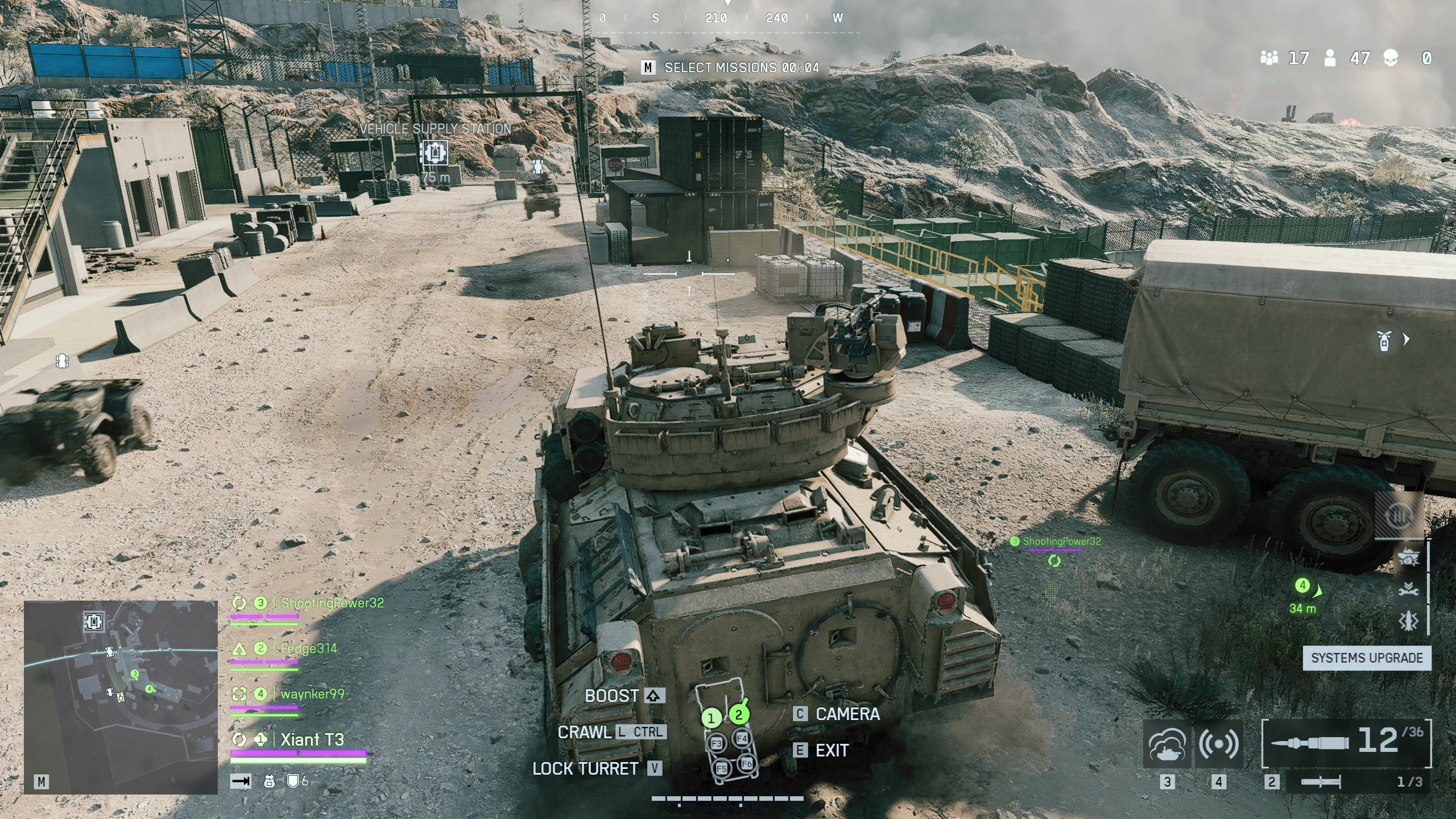
Task: Activate the radar pulse scanner ability
Action: pos(1218,744)
